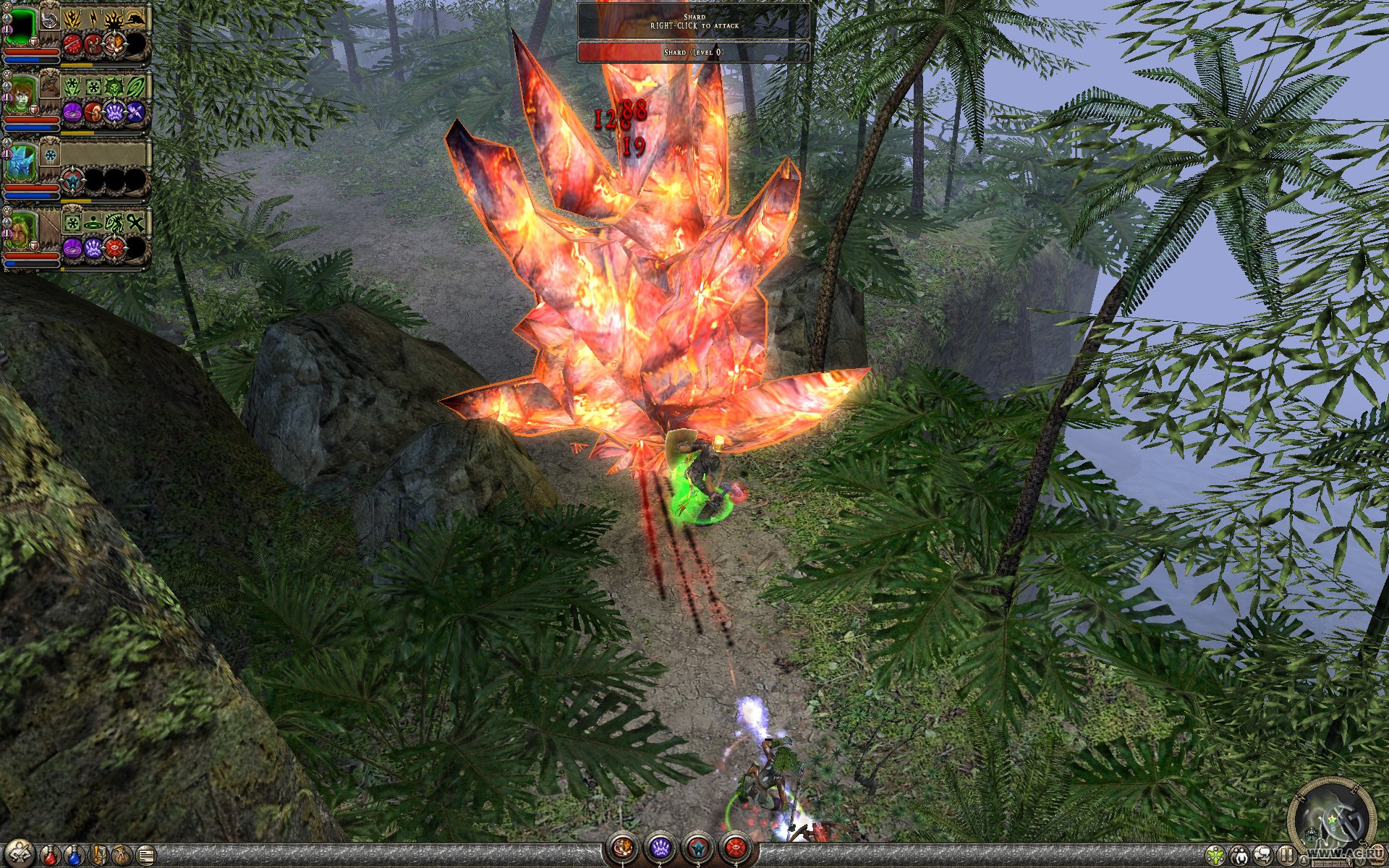Click the party members icon next to formation
The image size is (1389, 868).
coord(1241,856)
